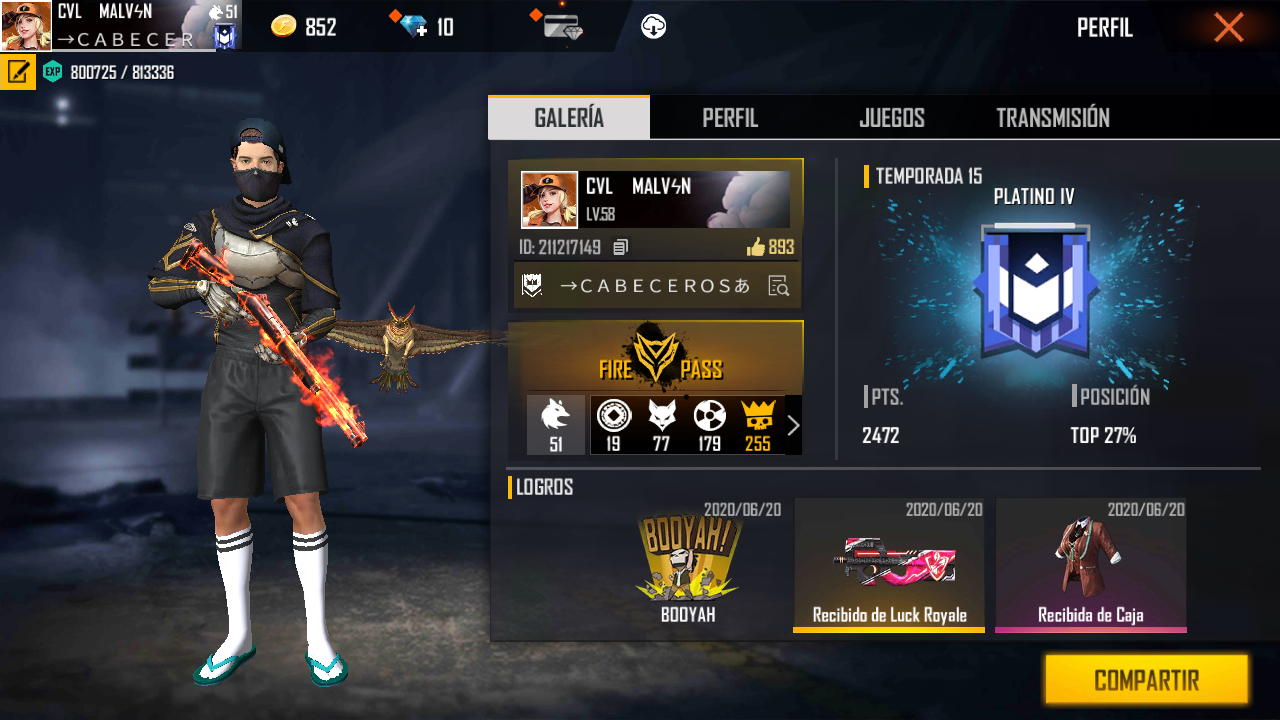
Task: Copy the player ID number
Action: coord(621,247)
